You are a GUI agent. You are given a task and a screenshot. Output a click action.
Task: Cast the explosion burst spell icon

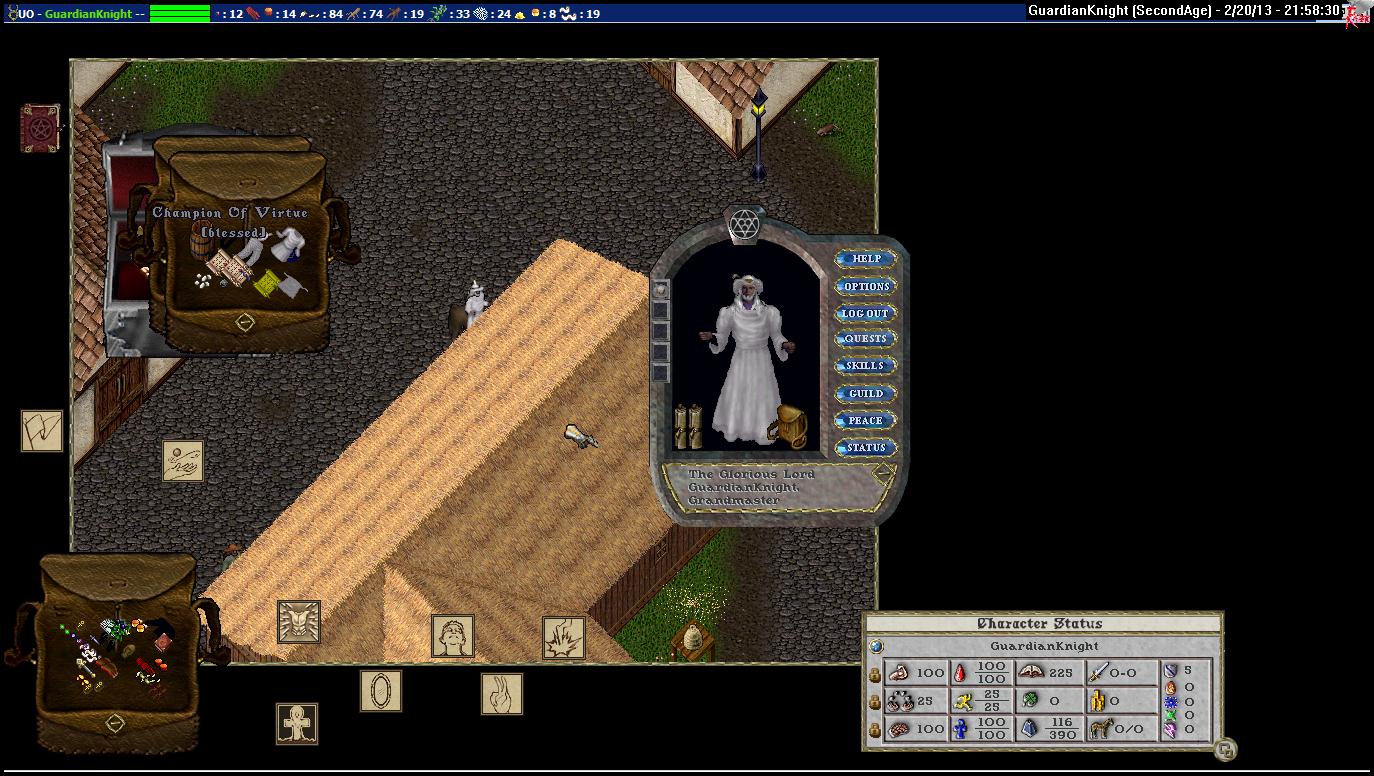[x=563, y=637]
